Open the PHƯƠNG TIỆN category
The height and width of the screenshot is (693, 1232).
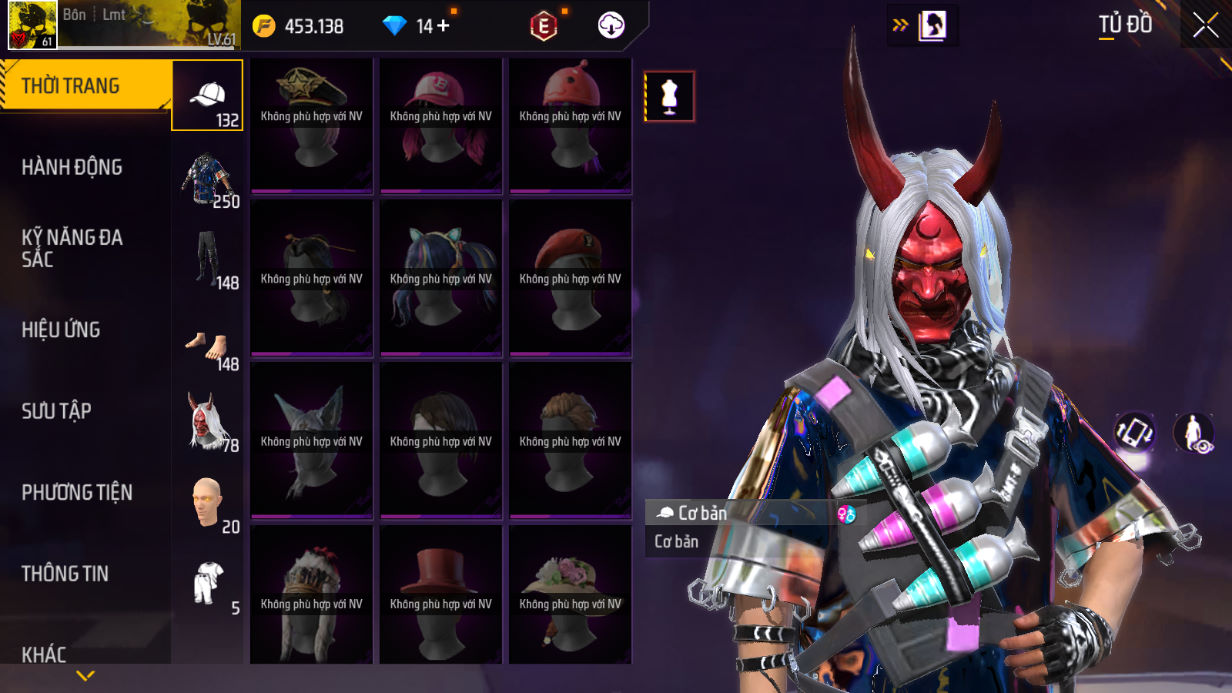(85, 492)
